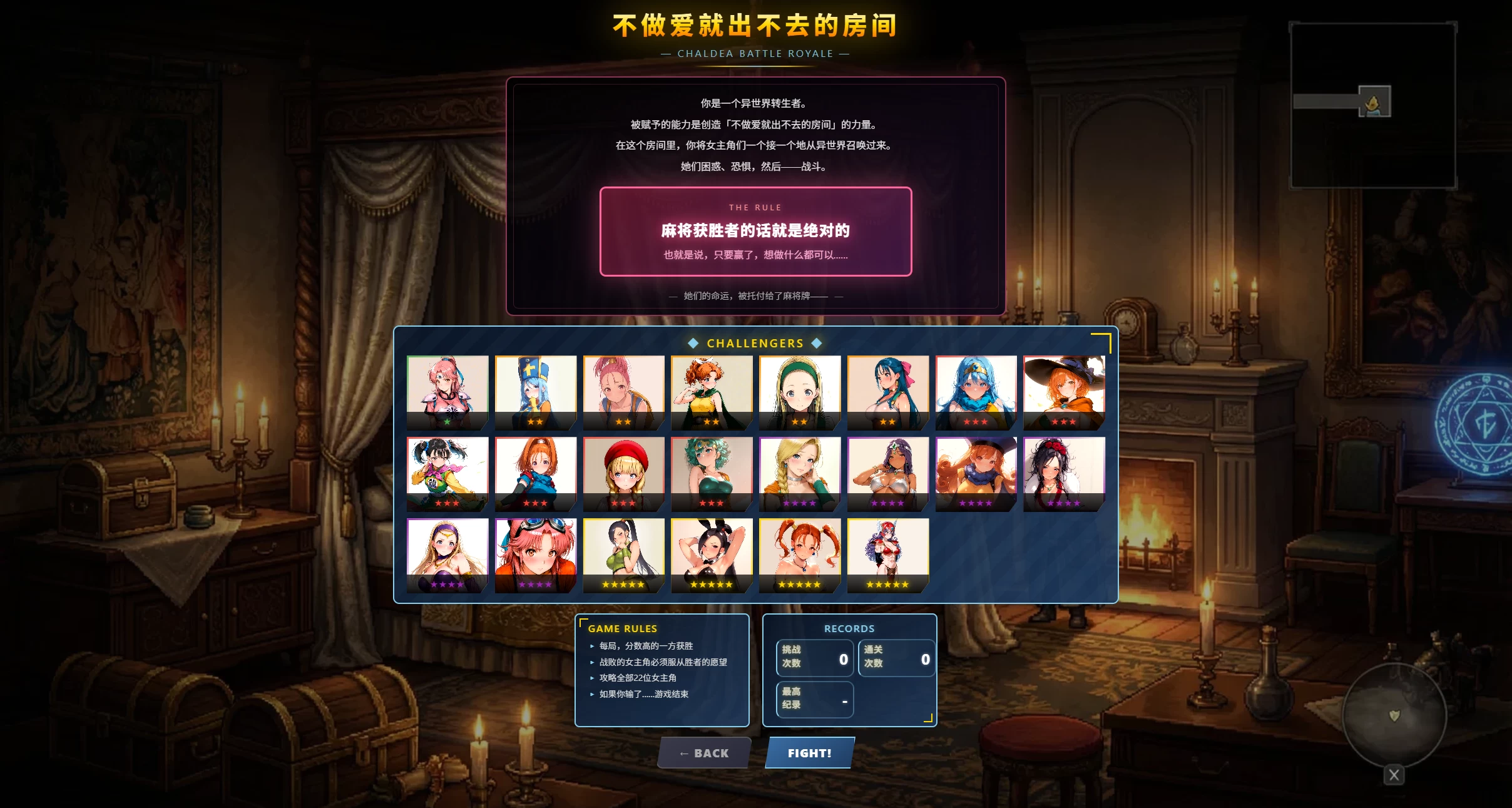Click the five gold stars under the bunny-suit challenger
Image resolution: width=1512 pixels, height=808 pixels.
(x=712, y=584)
